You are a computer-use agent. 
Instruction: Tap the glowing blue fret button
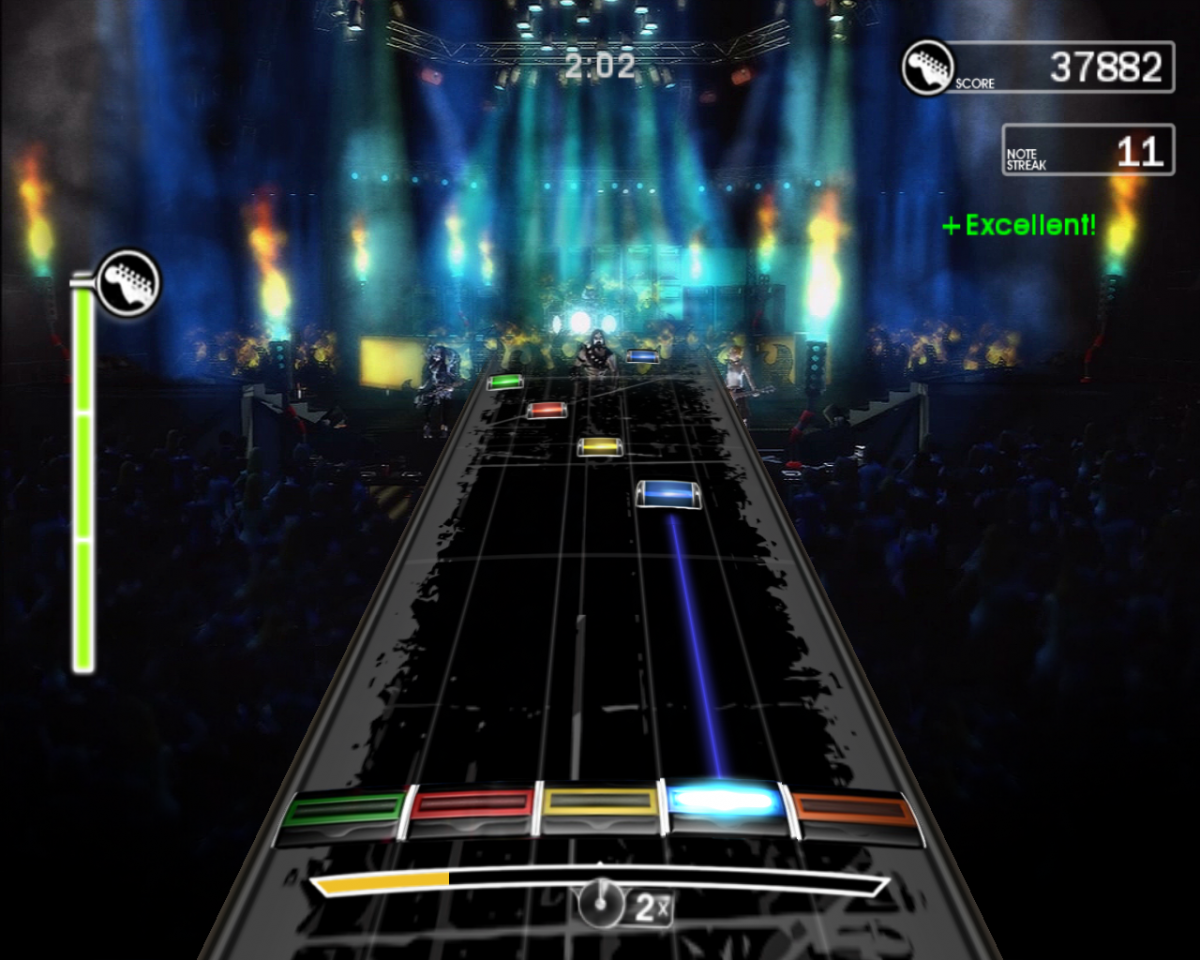725,803
